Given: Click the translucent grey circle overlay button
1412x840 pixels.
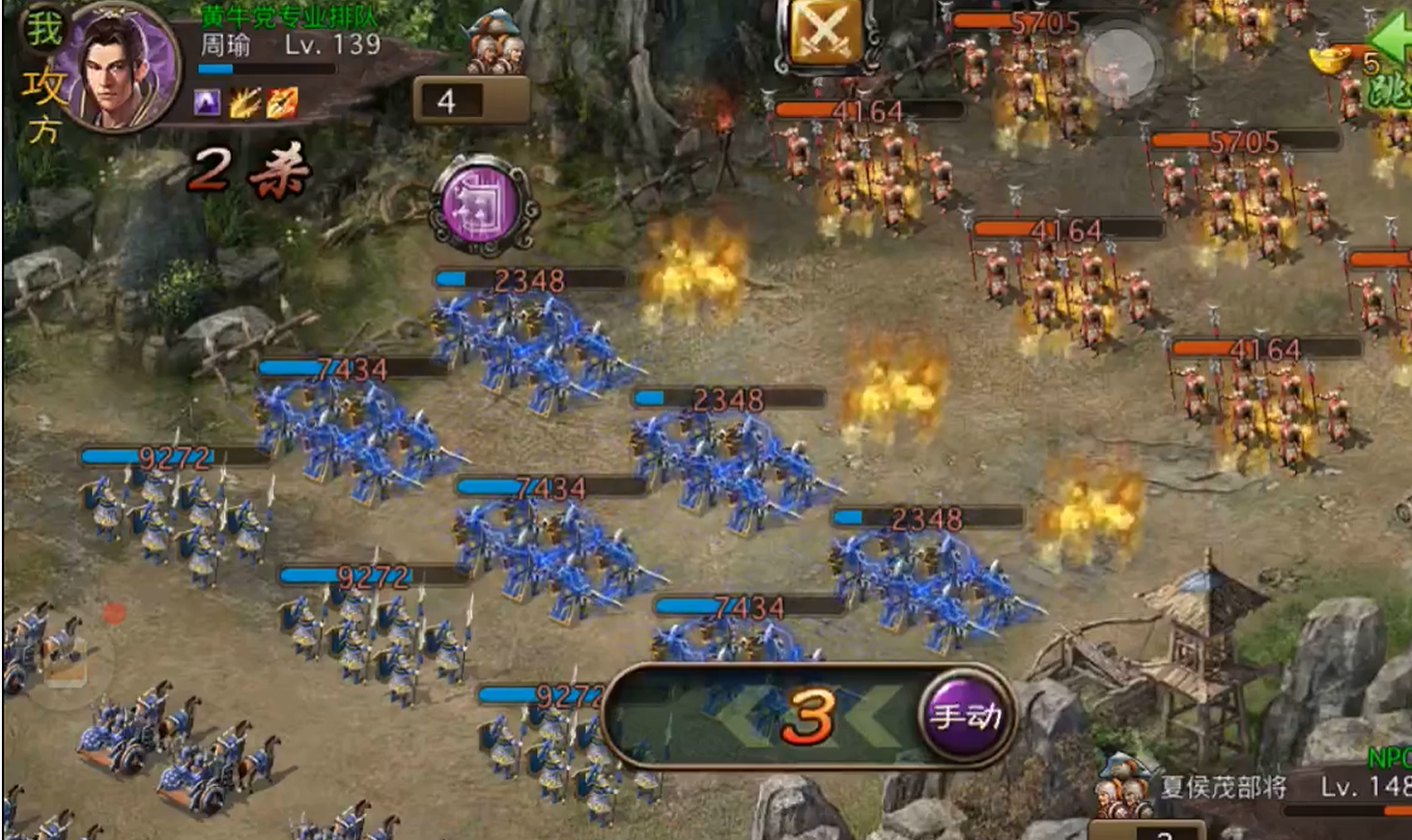Looking at the screenshot, I should [1119, 61].
